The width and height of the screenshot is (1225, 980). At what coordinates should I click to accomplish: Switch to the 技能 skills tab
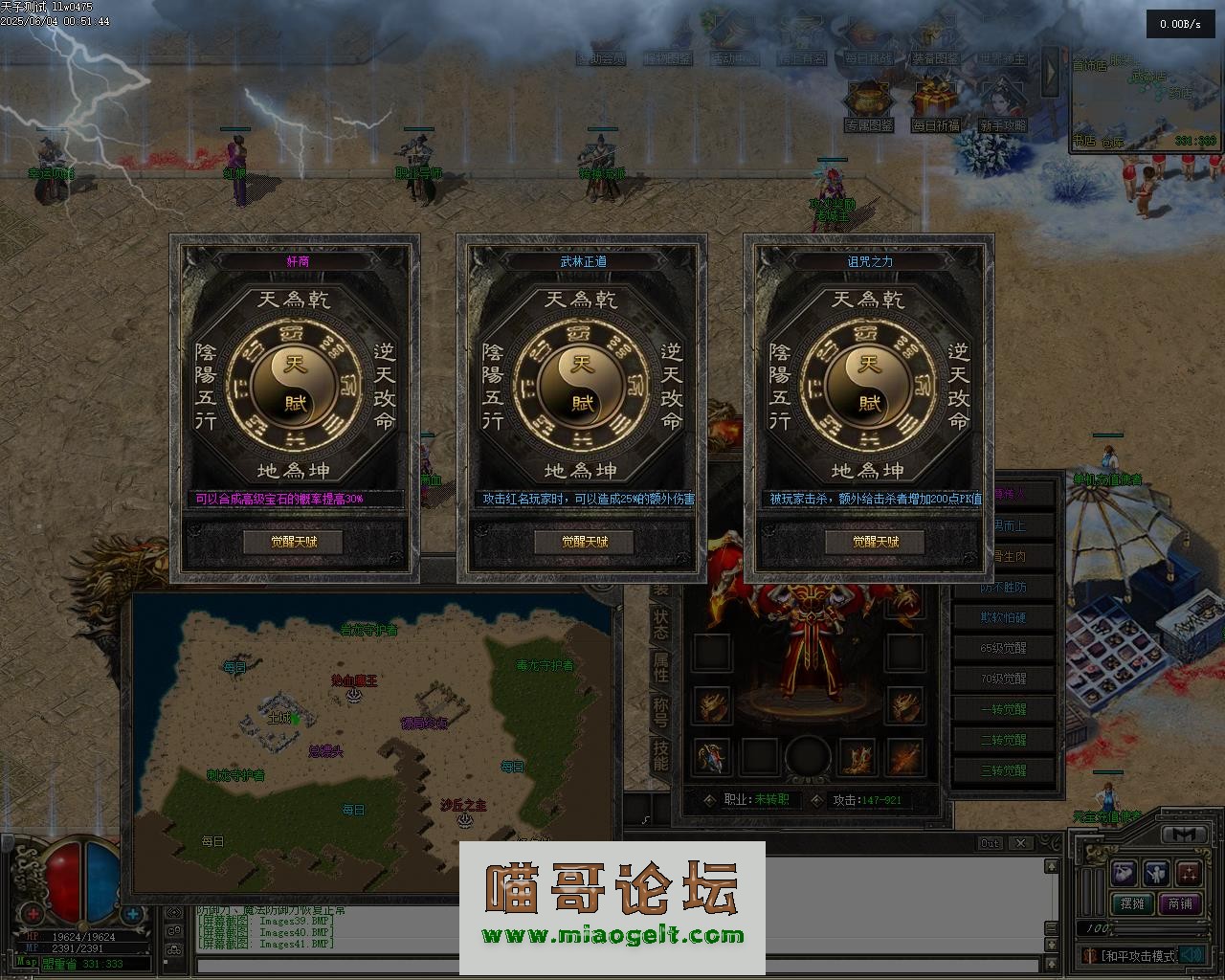coord(660,754)
